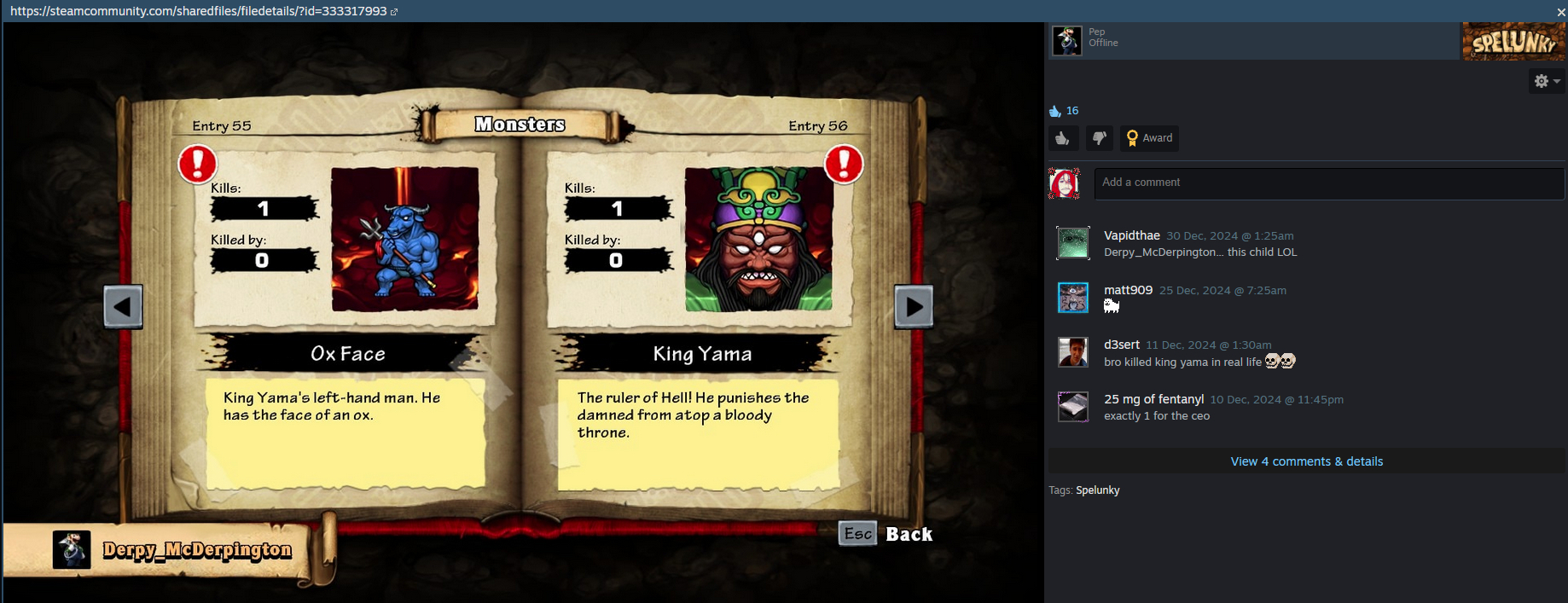The width and height of the screenshot is (1568, 603).
Task: View 4 comments & details
Action: pyautogui.click(x=1306, y=461)
